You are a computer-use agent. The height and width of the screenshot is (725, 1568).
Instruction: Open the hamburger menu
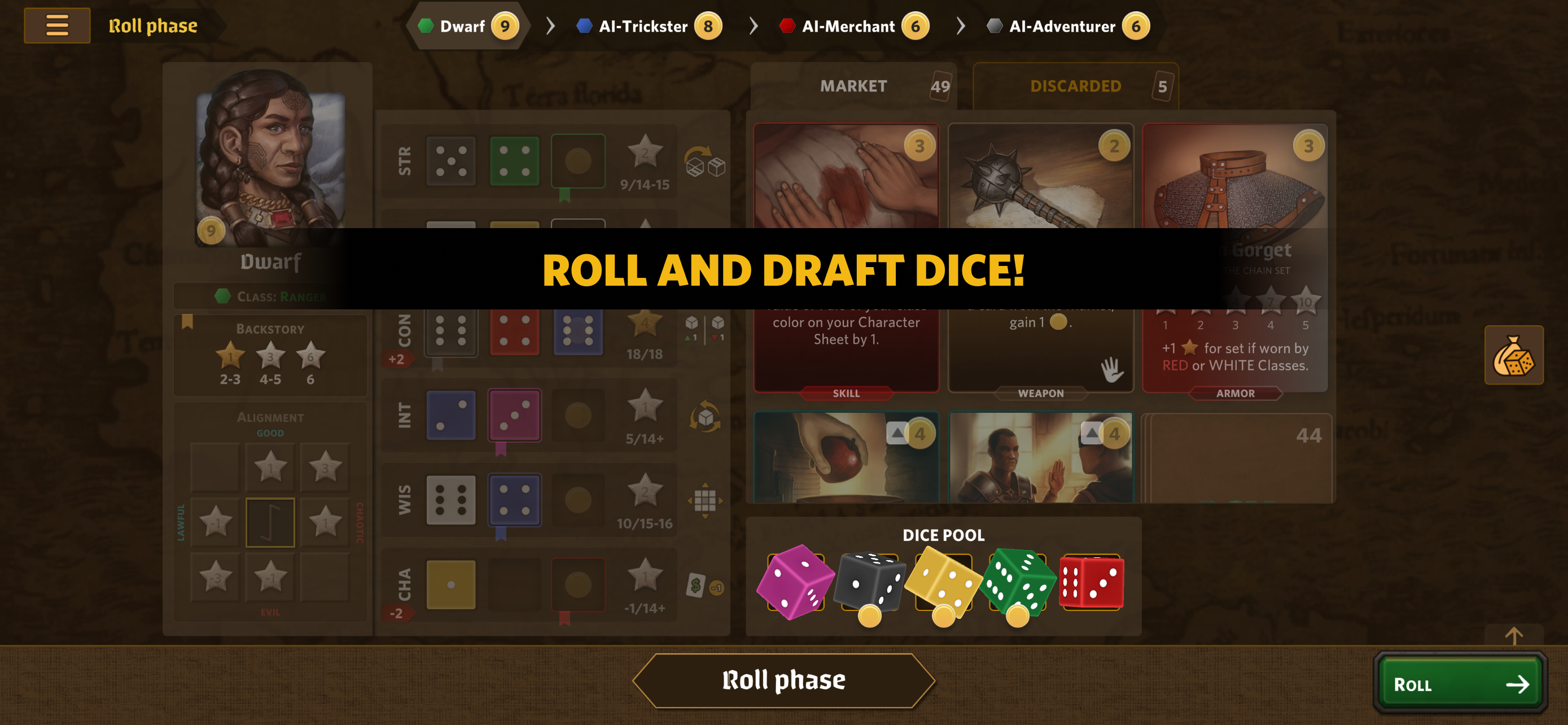56,25
